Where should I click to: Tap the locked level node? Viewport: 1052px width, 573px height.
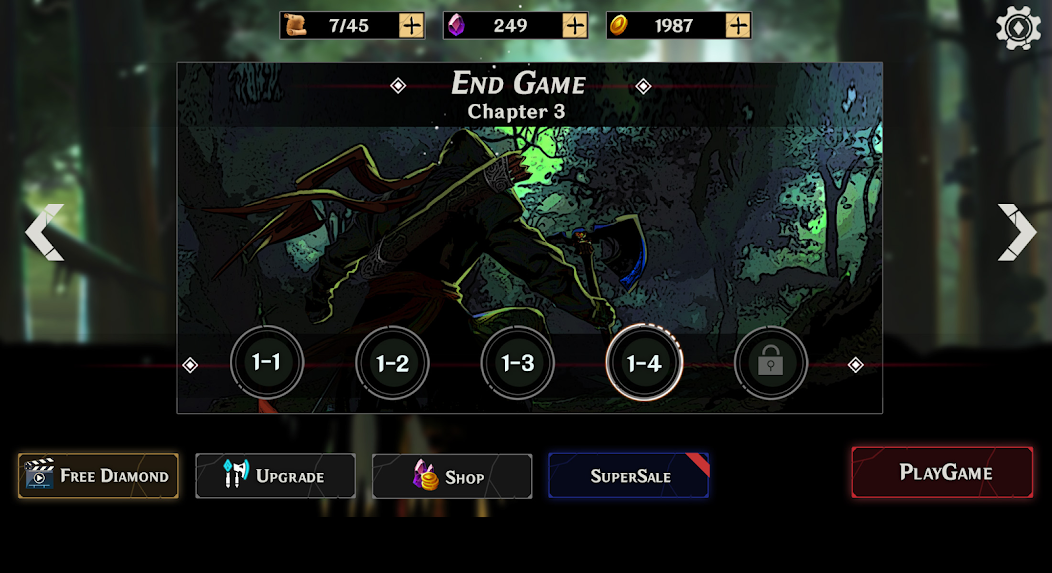pos(770,363)
